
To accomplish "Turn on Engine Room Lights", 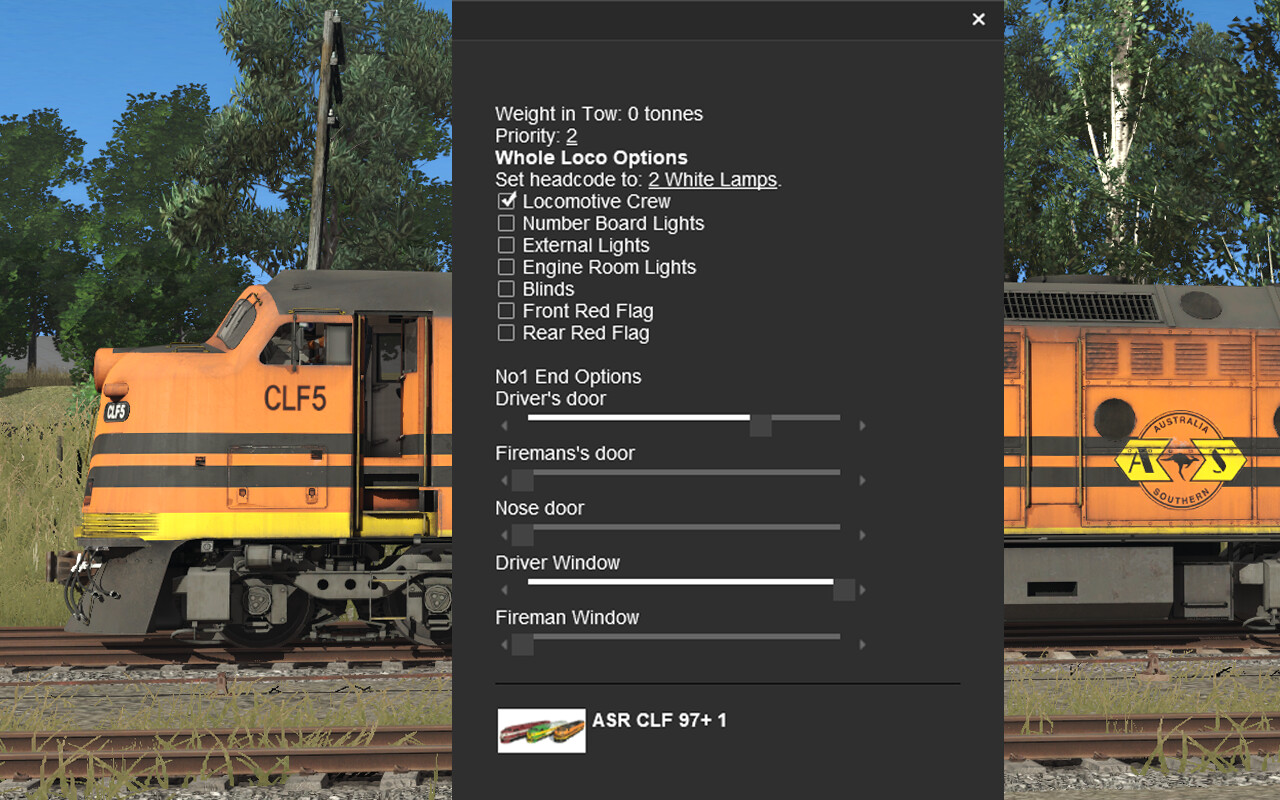I will [x=506, y=267].
